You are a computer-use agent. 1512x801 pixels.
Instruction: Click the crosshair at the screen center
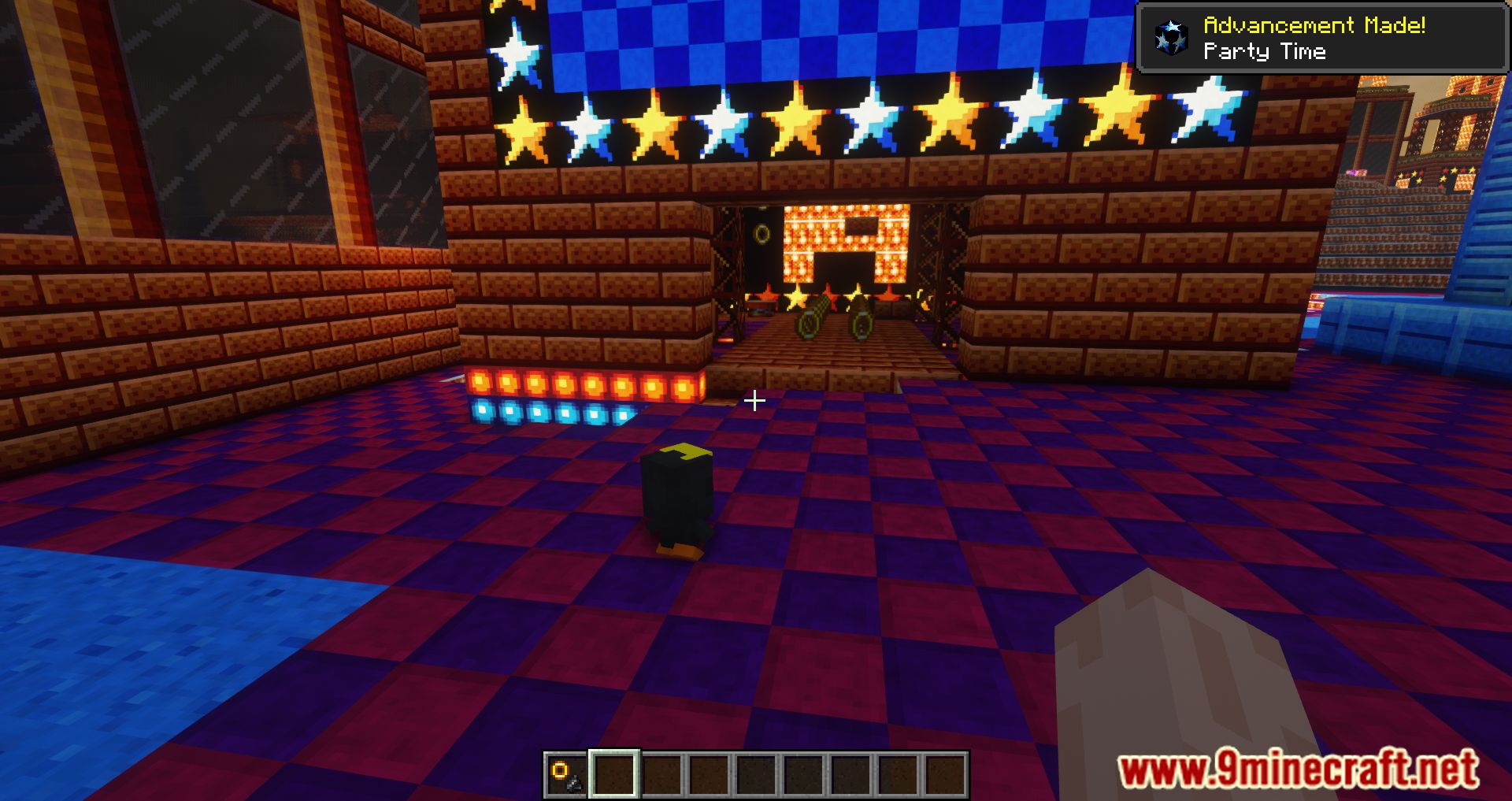[755, 401]
